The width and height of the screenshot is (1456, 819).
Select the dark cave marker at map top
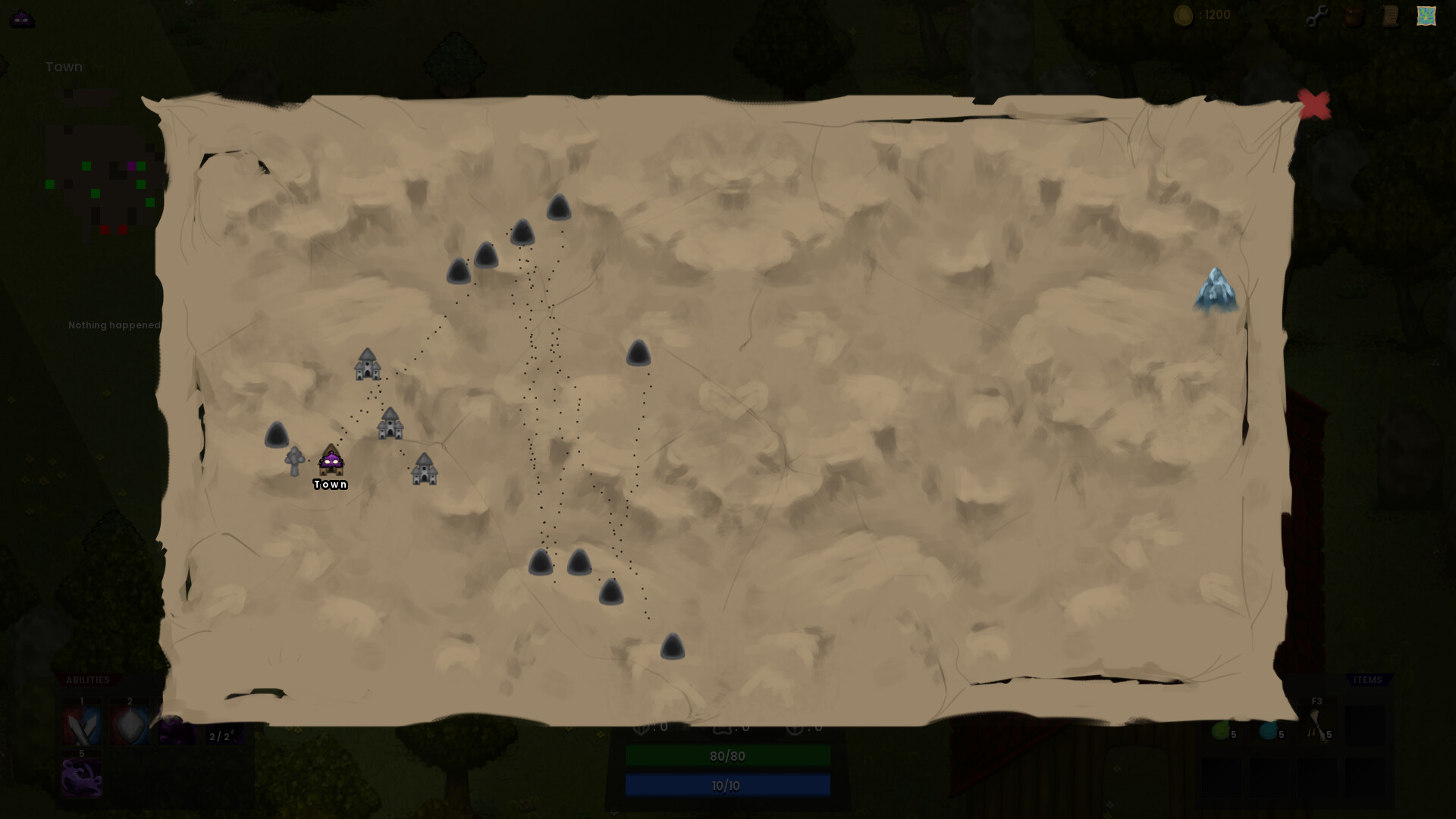click(559, 209)
